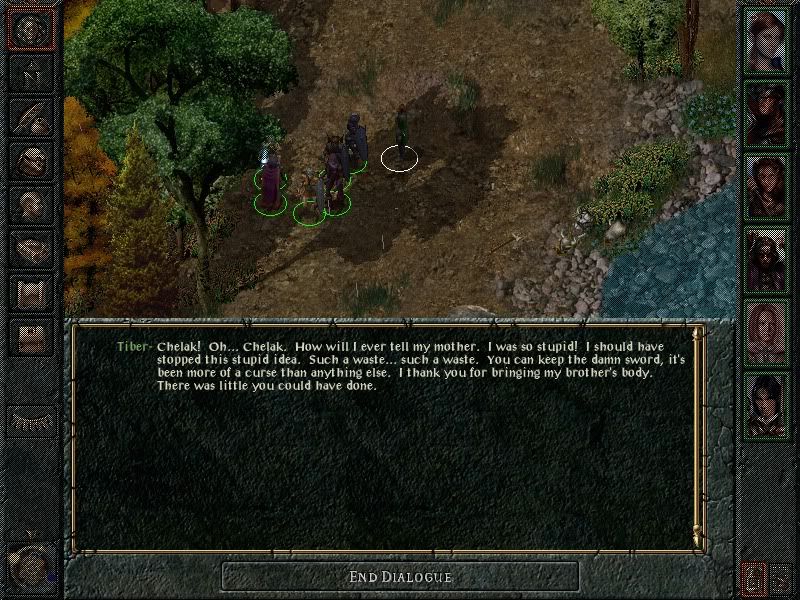Open the area map from sidebar
Image resolution: width=800 pixels, height=600 pixels.
31,74
